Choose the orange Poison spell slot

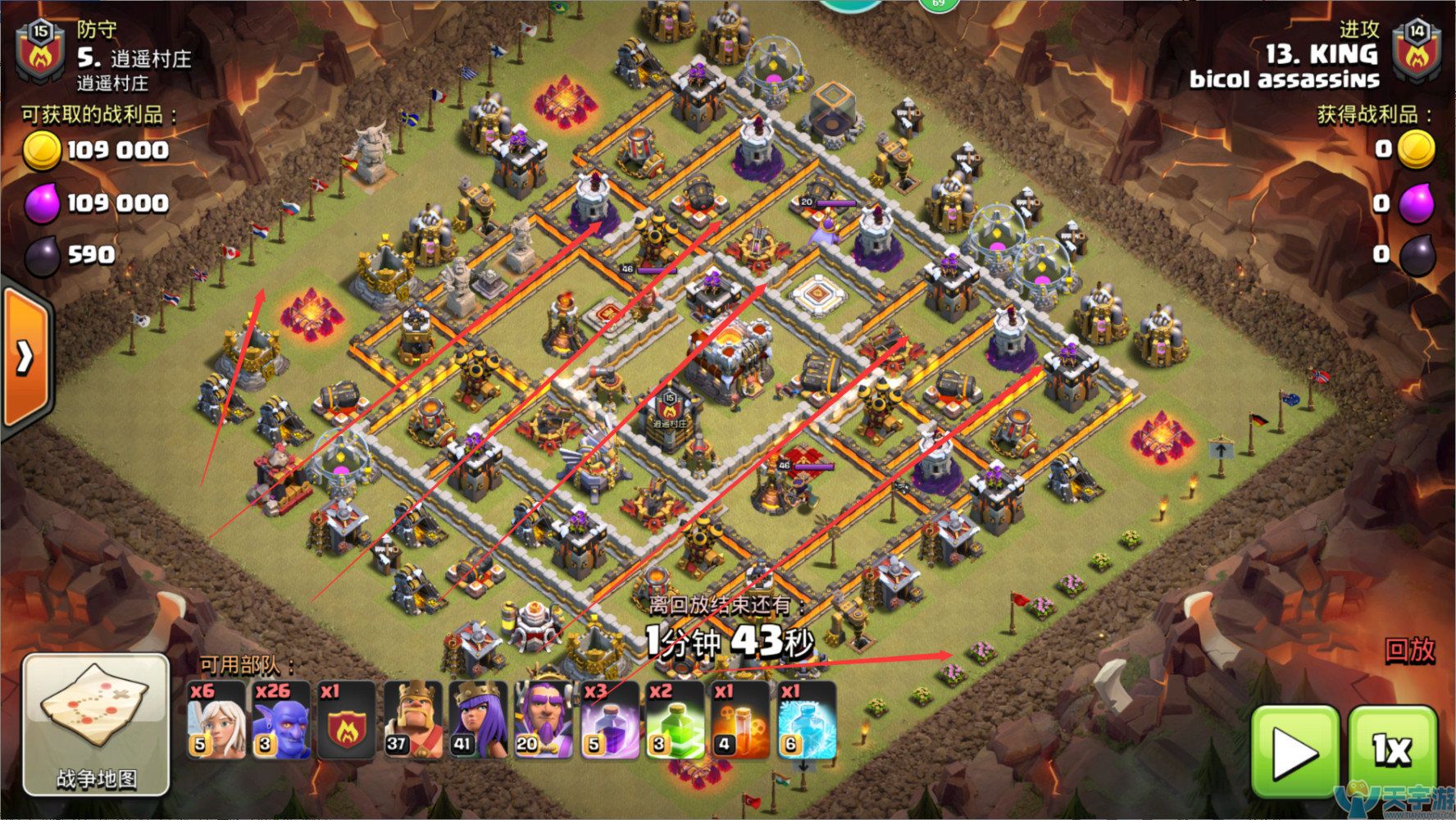(x=740, y=720)
